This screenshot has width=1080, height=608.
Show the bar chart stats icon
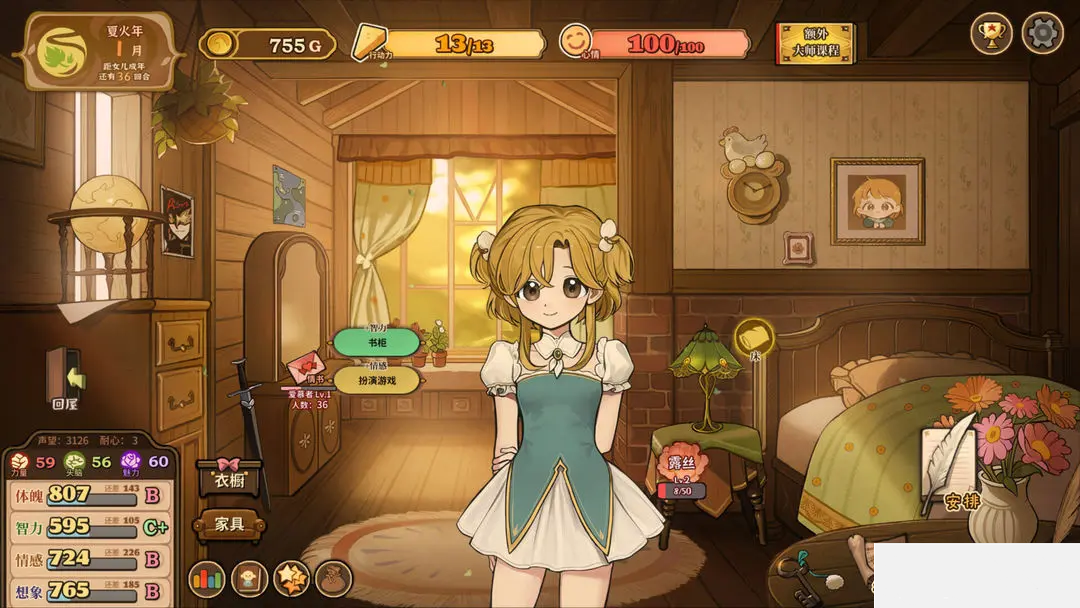click(207, 579)
